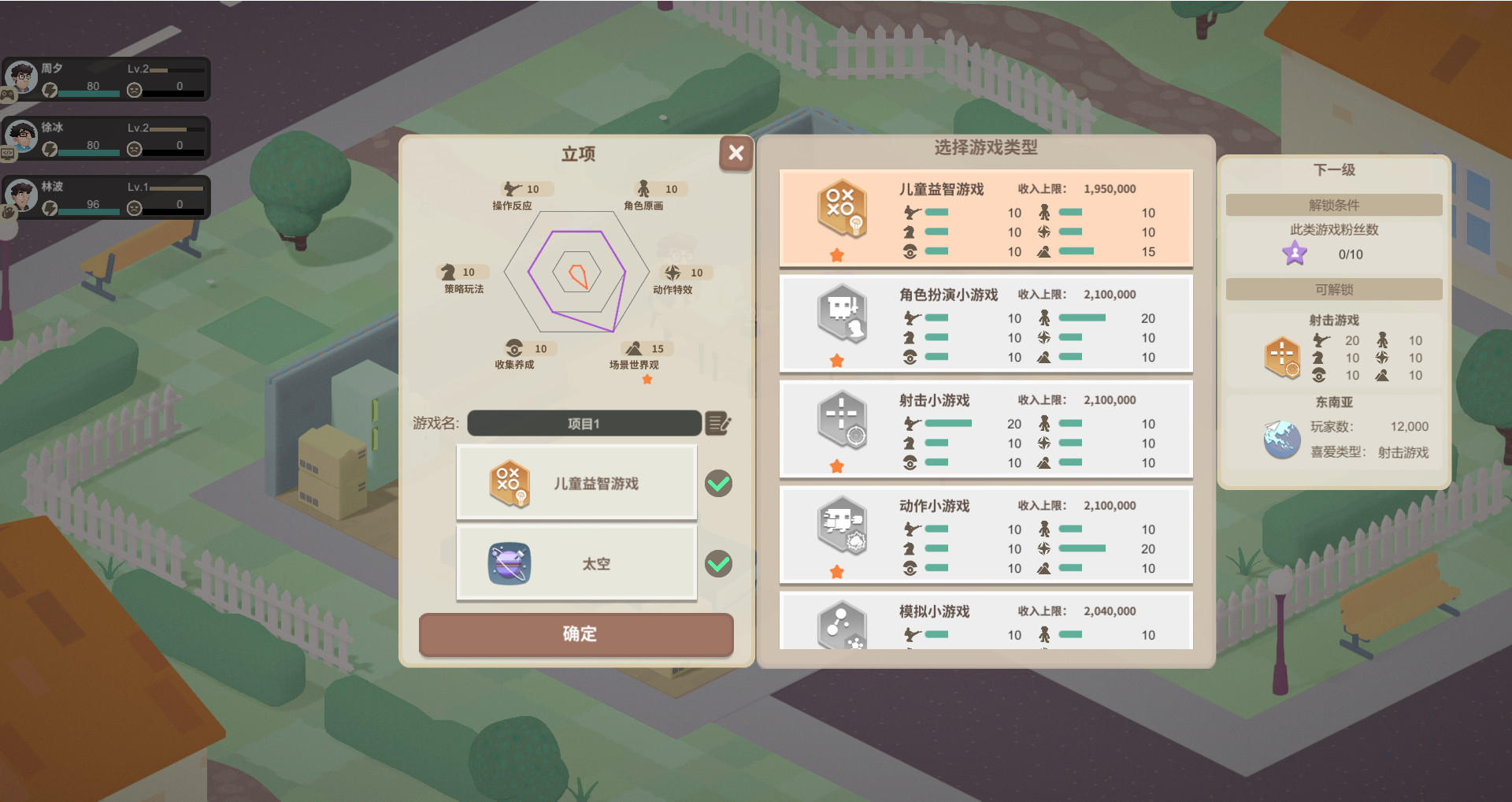Click 林波's avatar portrait
Viewport: 1512px width, 802px height.
pyautogui.click(x=22, y=195)
